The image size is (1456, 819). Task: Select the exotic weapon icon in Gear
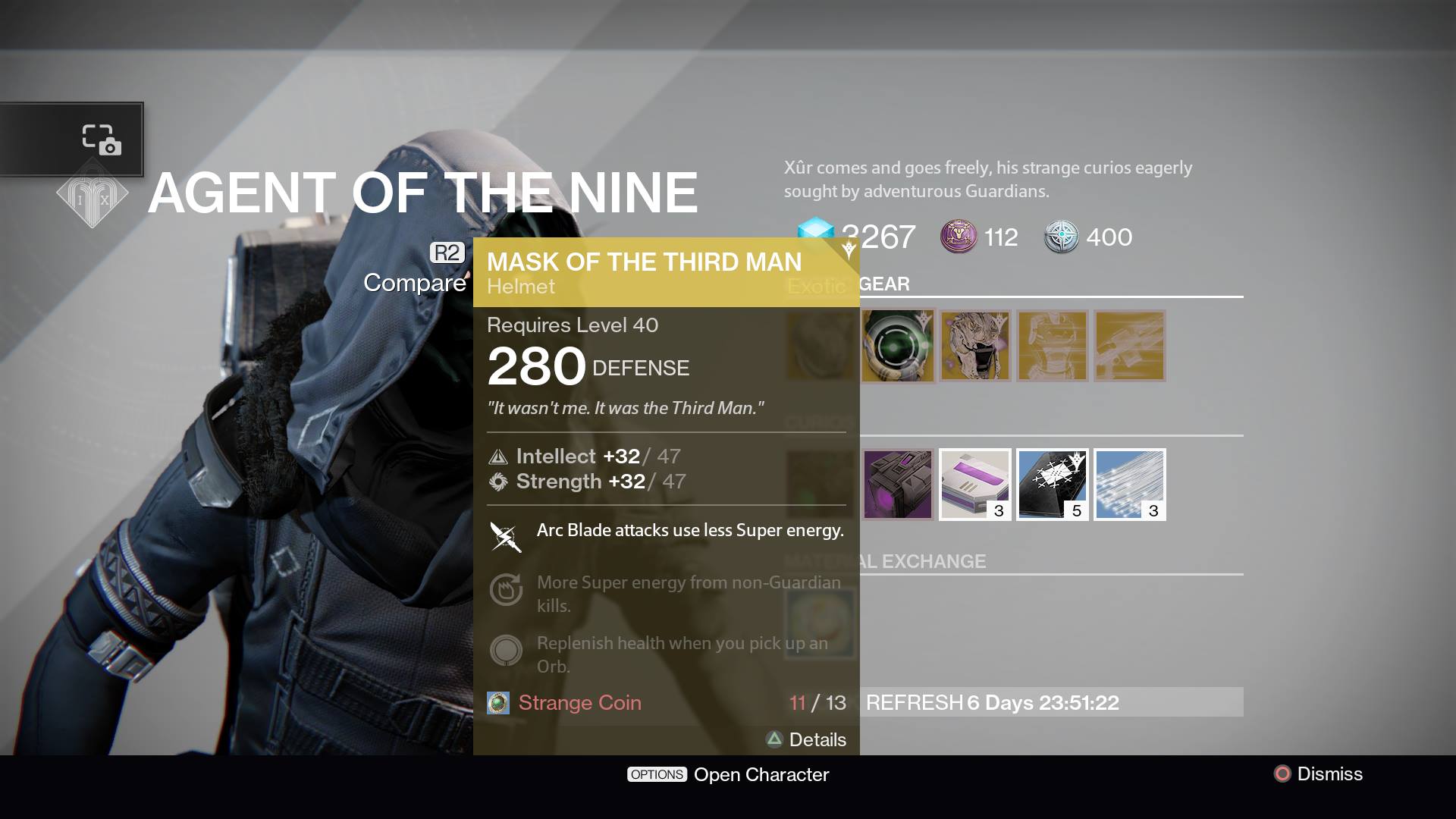pyautogui.click(x=1129, y=345)
